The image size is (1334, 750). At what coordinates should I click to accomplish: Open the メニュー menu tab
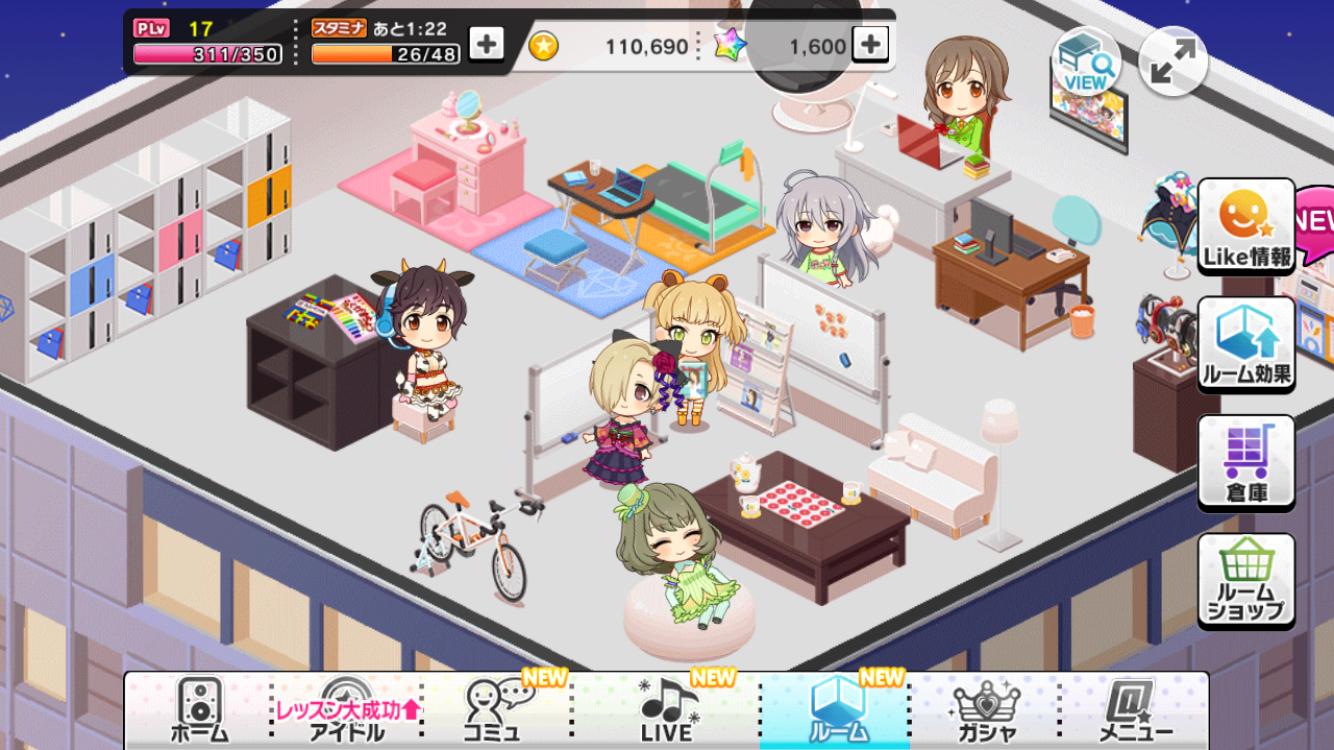click(x=1135, y=710)
